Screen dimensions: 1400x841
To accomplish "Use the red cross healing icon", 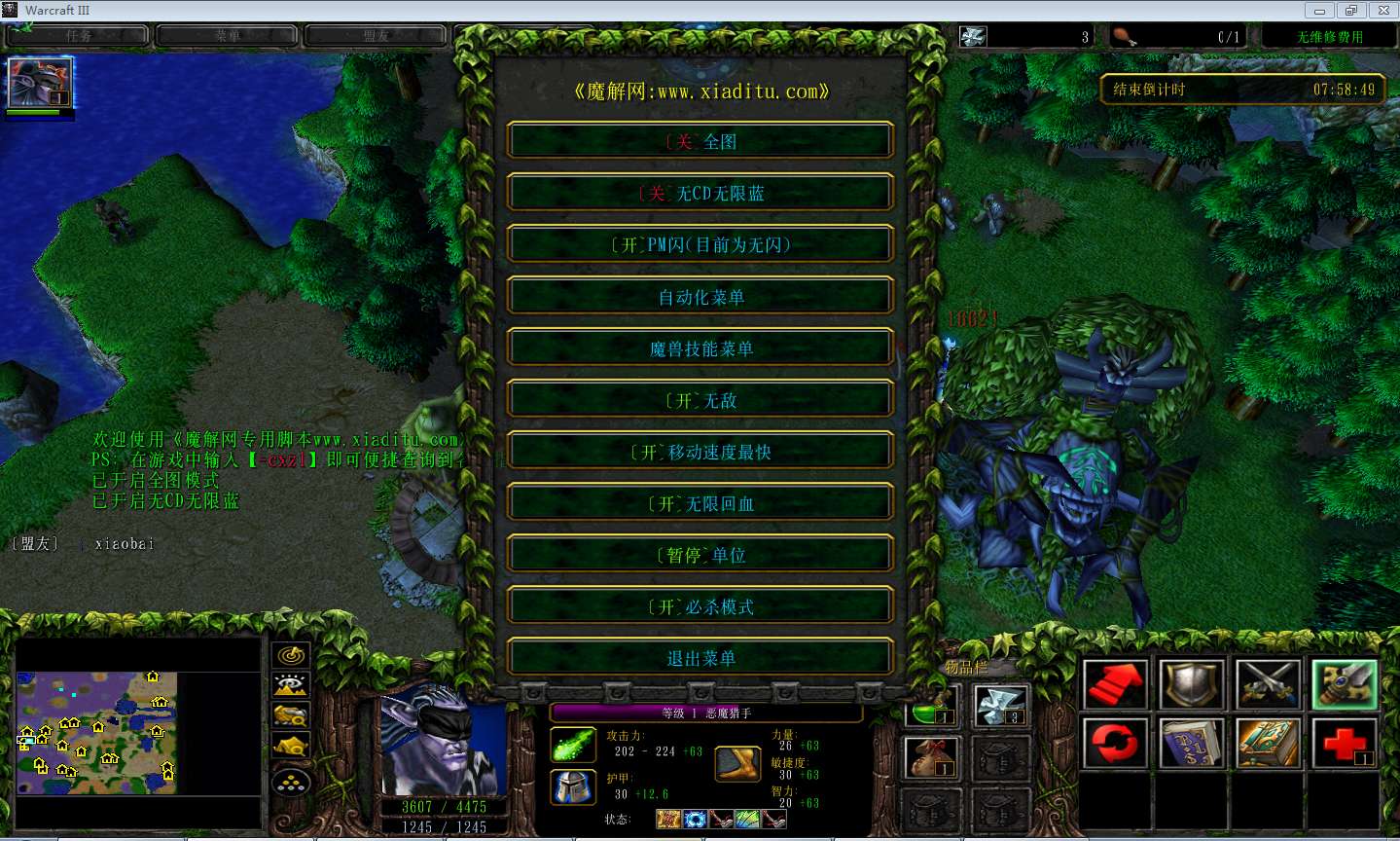I will click(1345, 744).
